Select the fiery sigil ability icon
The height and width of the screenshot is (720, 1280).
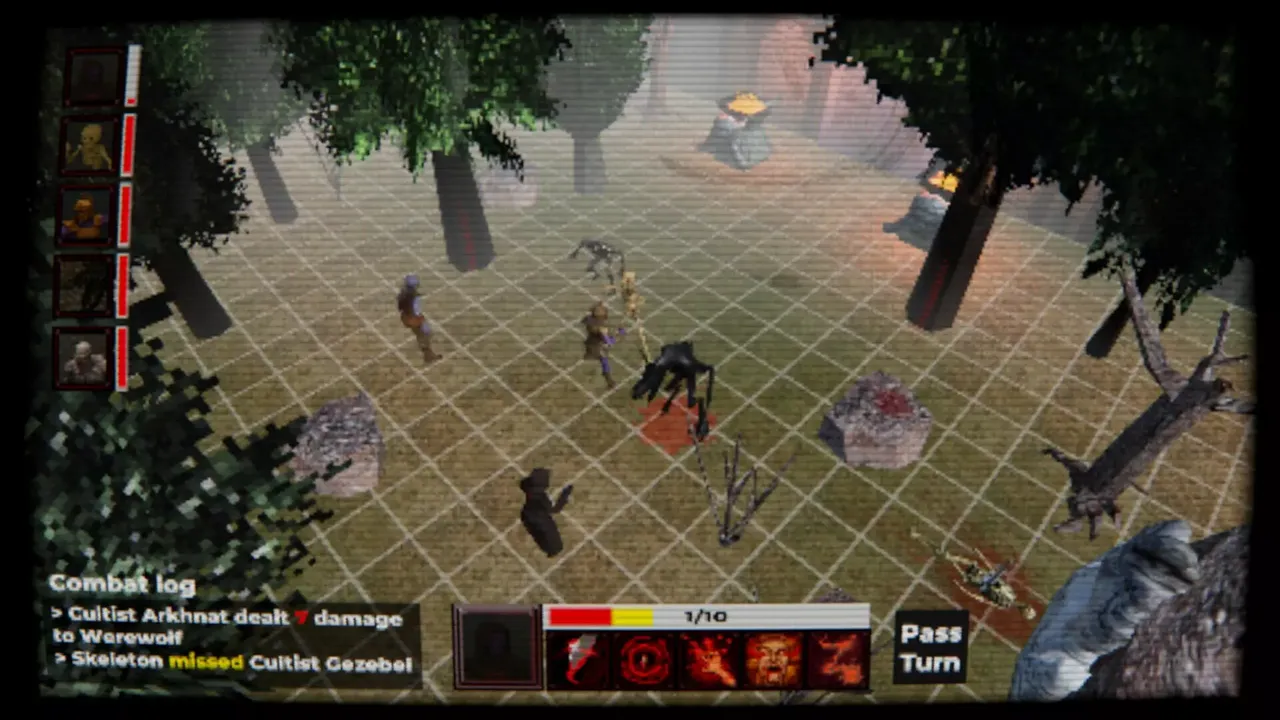[840, 655]
